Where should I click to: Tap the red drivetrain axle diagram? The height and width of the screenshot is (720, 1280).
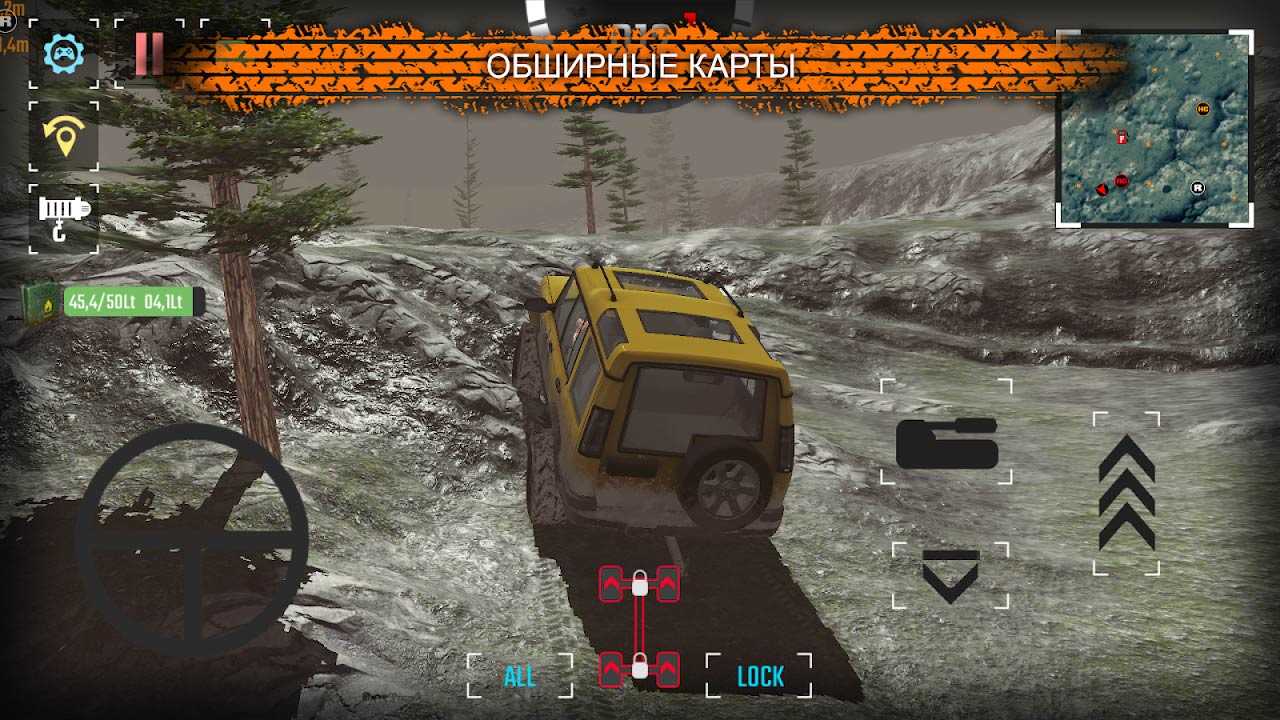pos(639,626)
